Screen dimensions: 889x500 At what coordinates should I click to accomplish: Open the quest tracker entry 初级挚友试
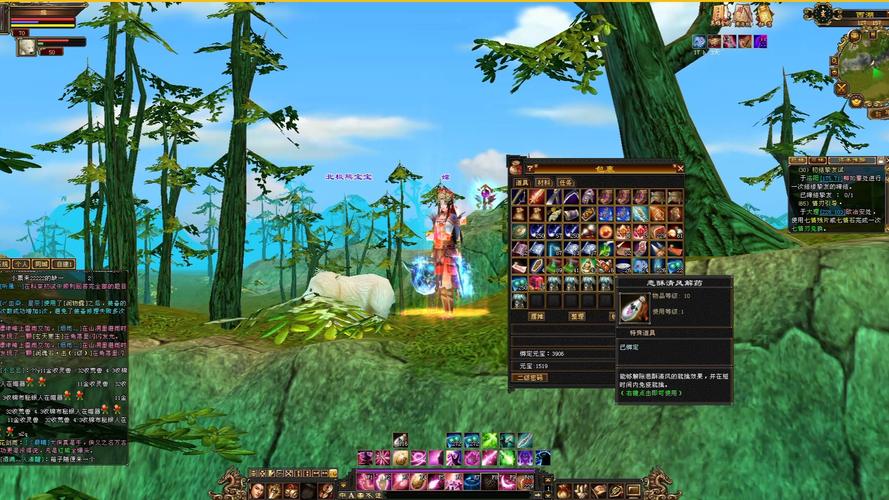[x=837, y=171]
